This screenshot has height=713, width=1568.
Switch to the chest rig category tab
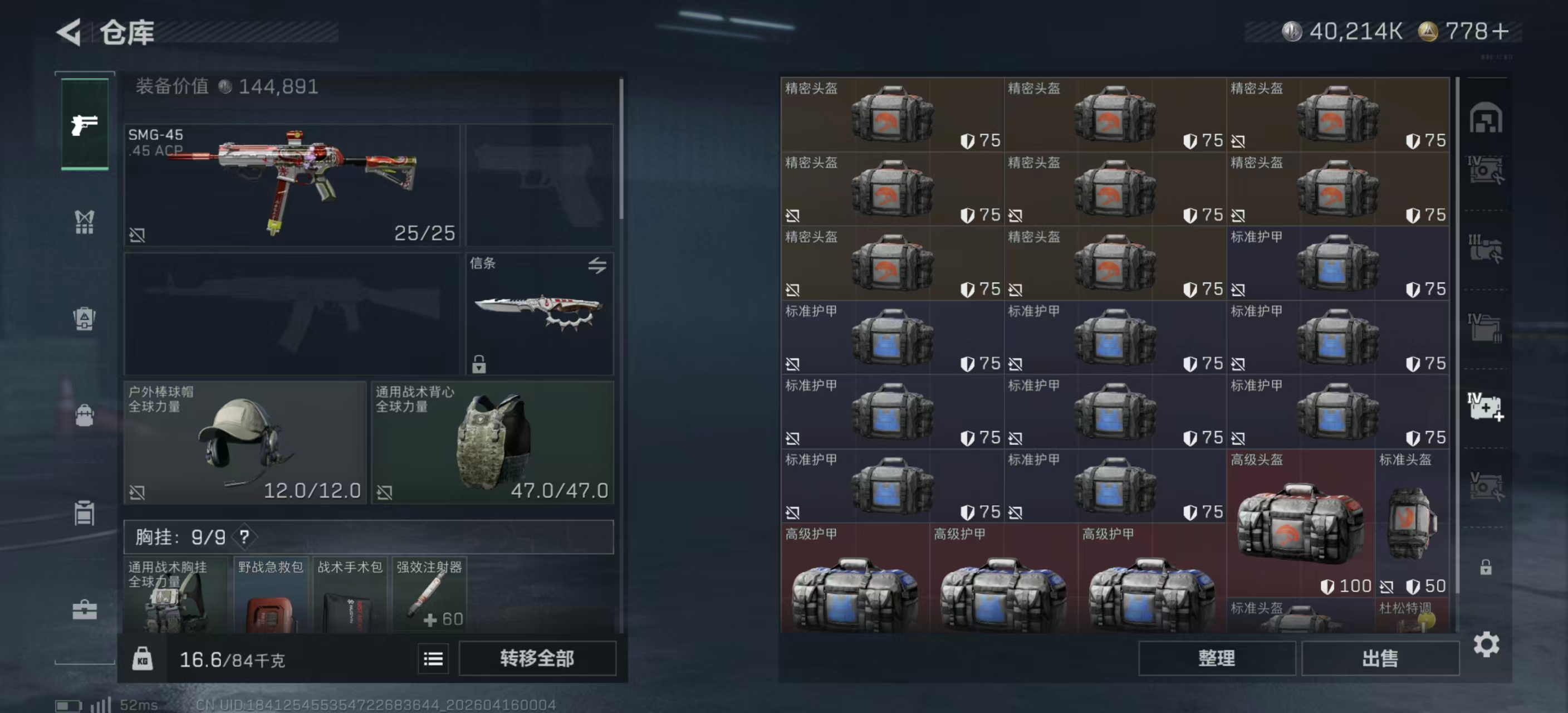(x=85, y=222)
